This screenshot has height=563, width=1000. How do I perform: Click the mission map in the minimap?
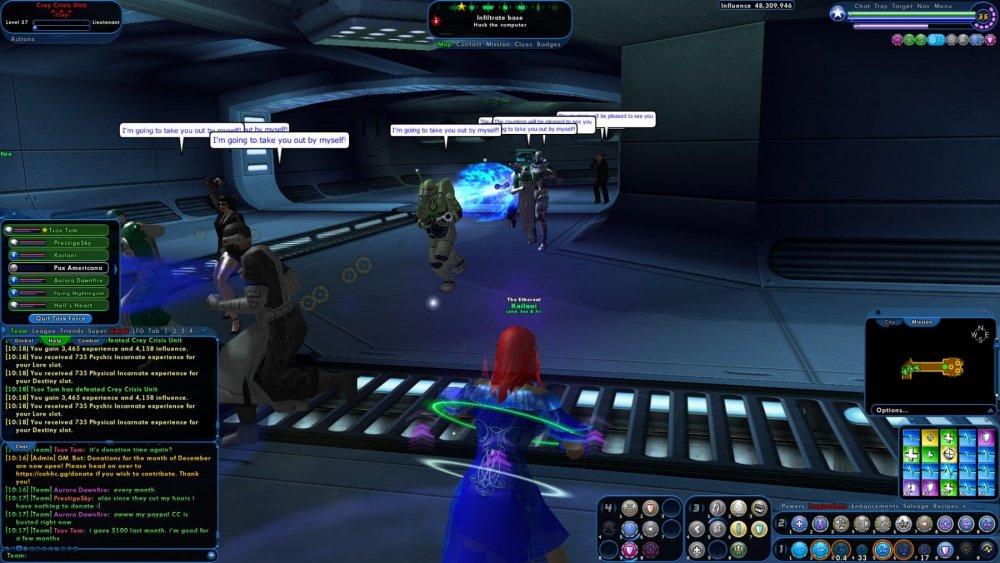click(x=932, y=367)
